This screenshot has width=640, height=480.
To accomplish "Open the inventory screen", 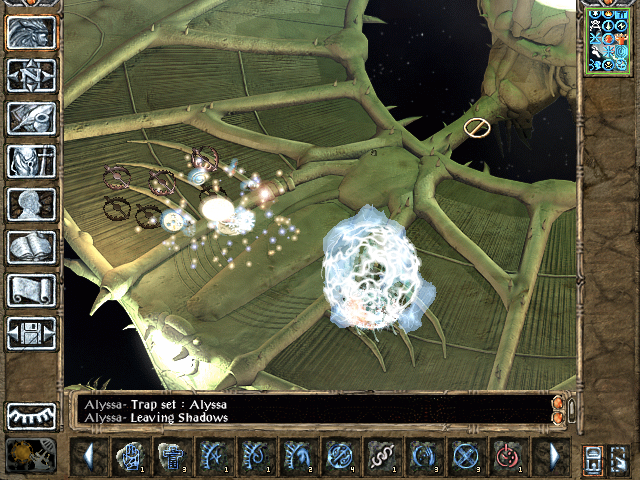I will click(31, 161).
